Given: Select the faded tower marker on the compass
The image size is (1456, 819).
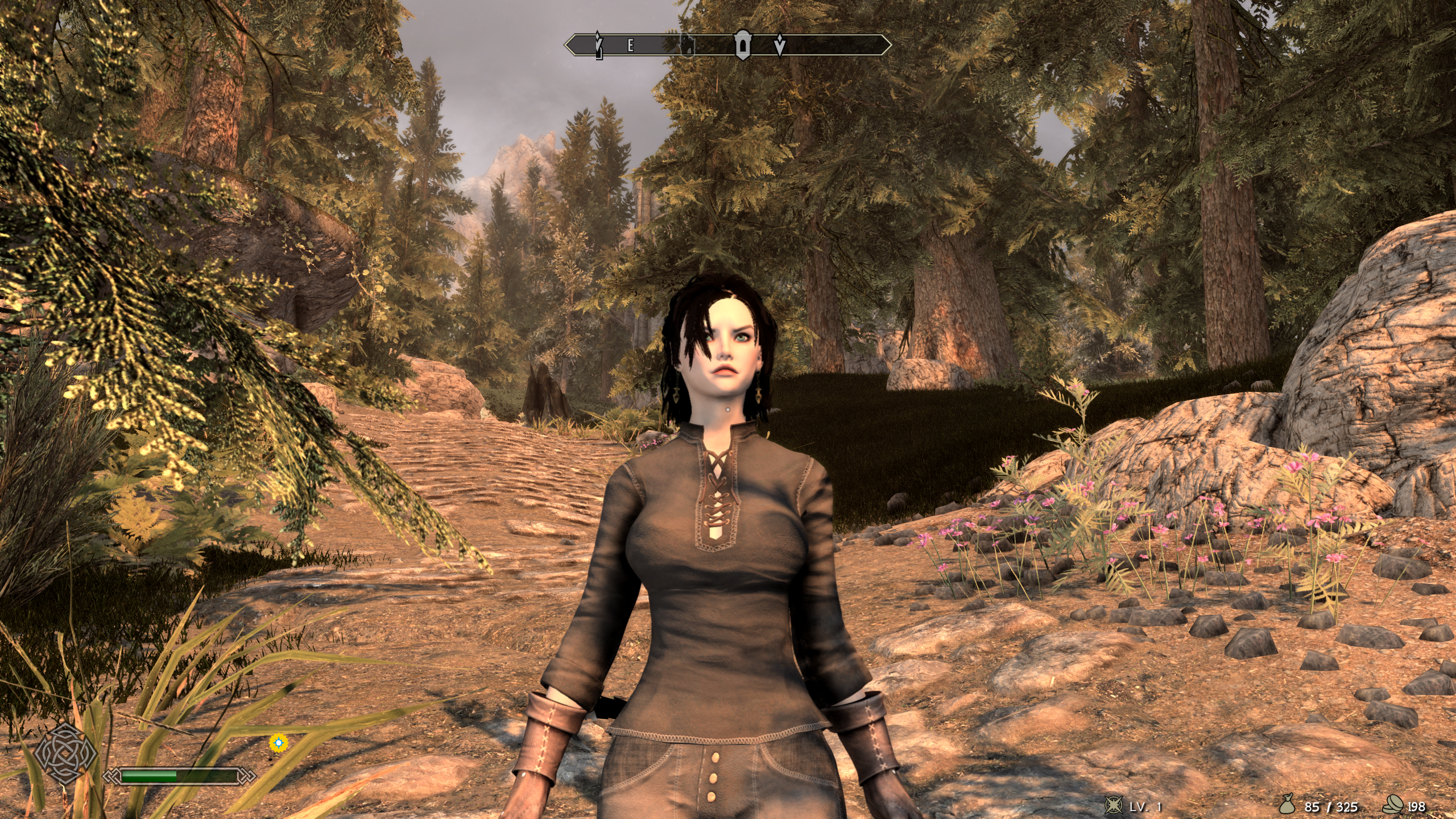Looking at the screenshot, I should click(x=688, y=45).
